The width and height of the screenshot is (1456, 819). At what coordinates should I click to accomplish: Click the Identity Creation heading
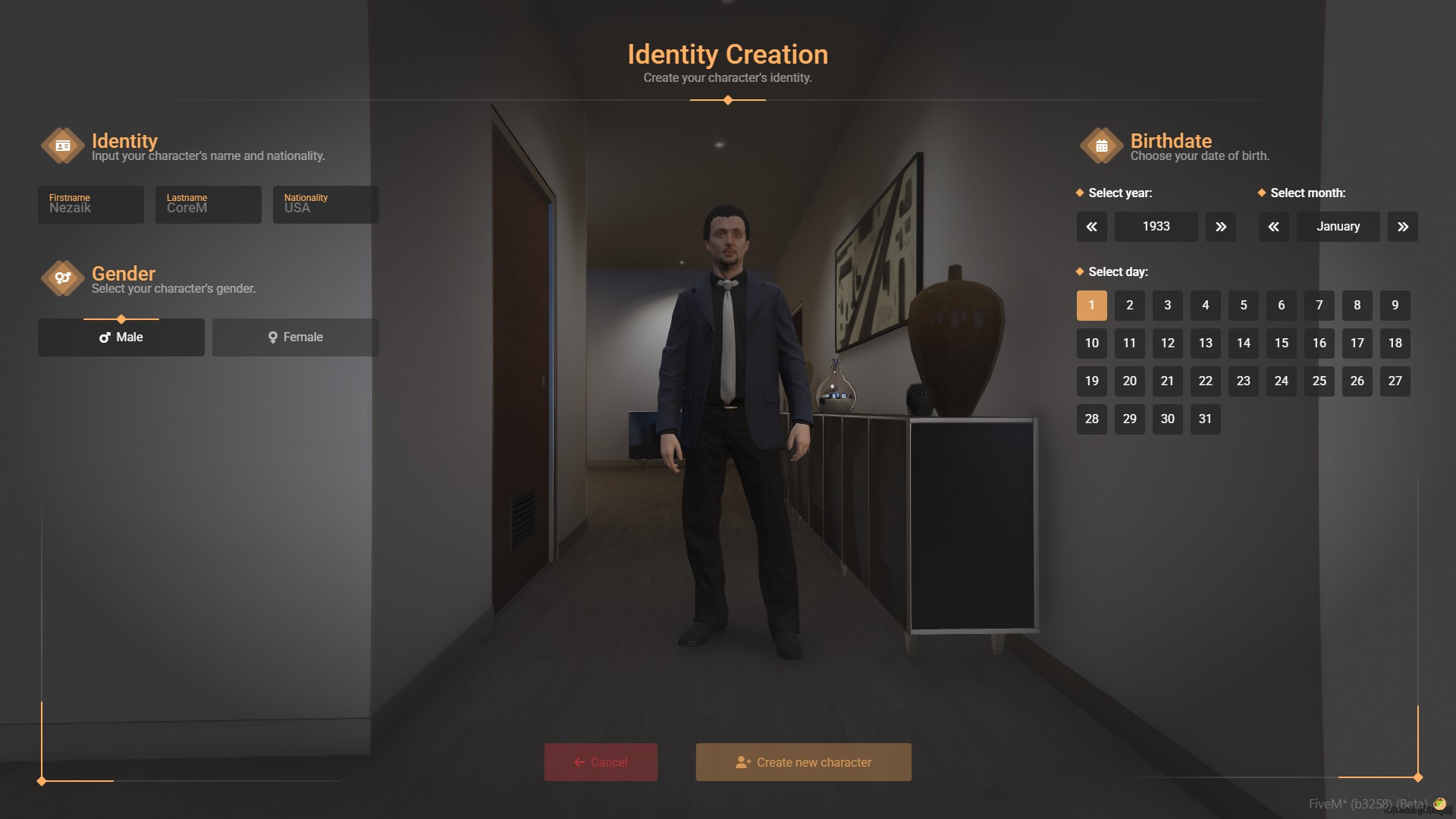[x=728, y=54]
